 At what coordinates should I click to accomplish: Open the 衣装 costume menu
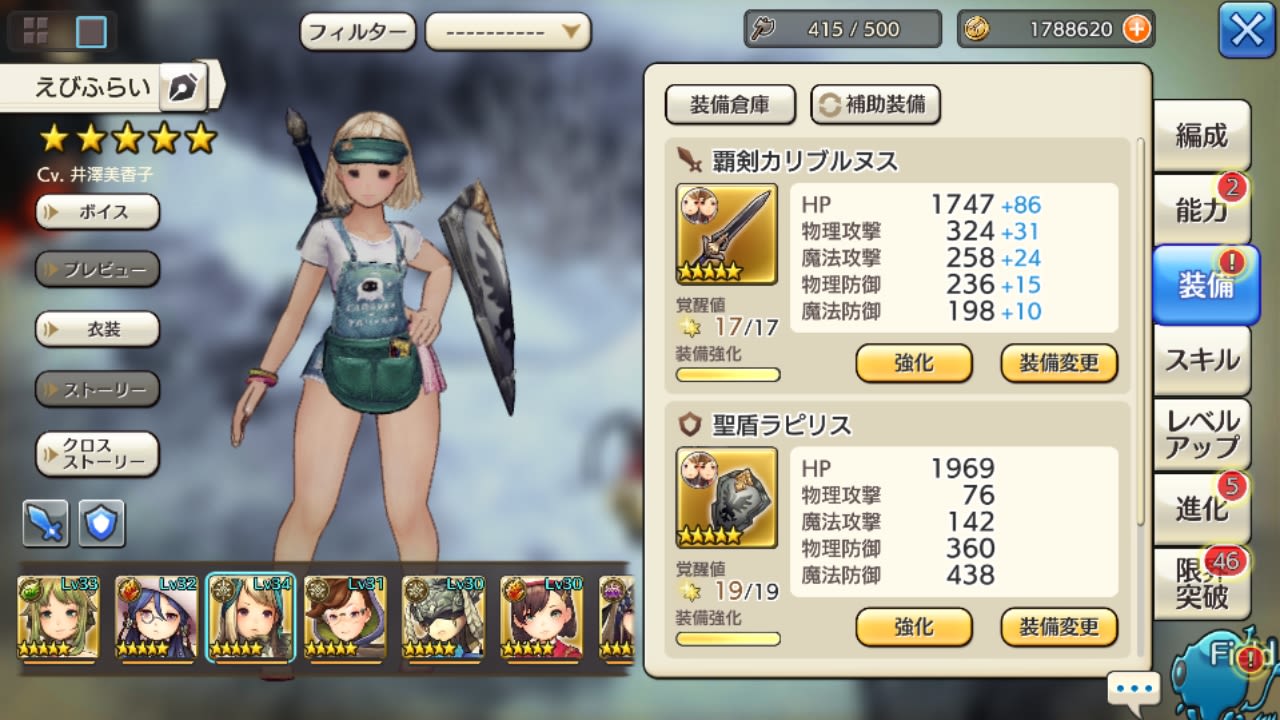coord(98,329)
